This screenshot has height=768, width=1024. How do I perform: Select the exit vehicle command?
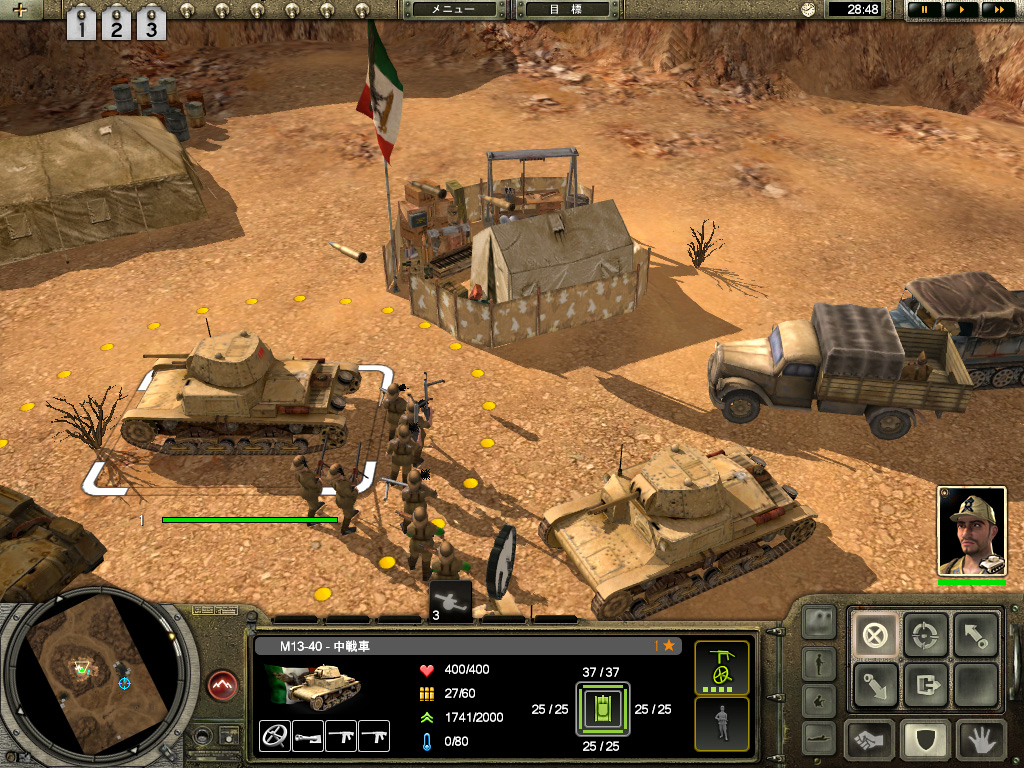925,685
